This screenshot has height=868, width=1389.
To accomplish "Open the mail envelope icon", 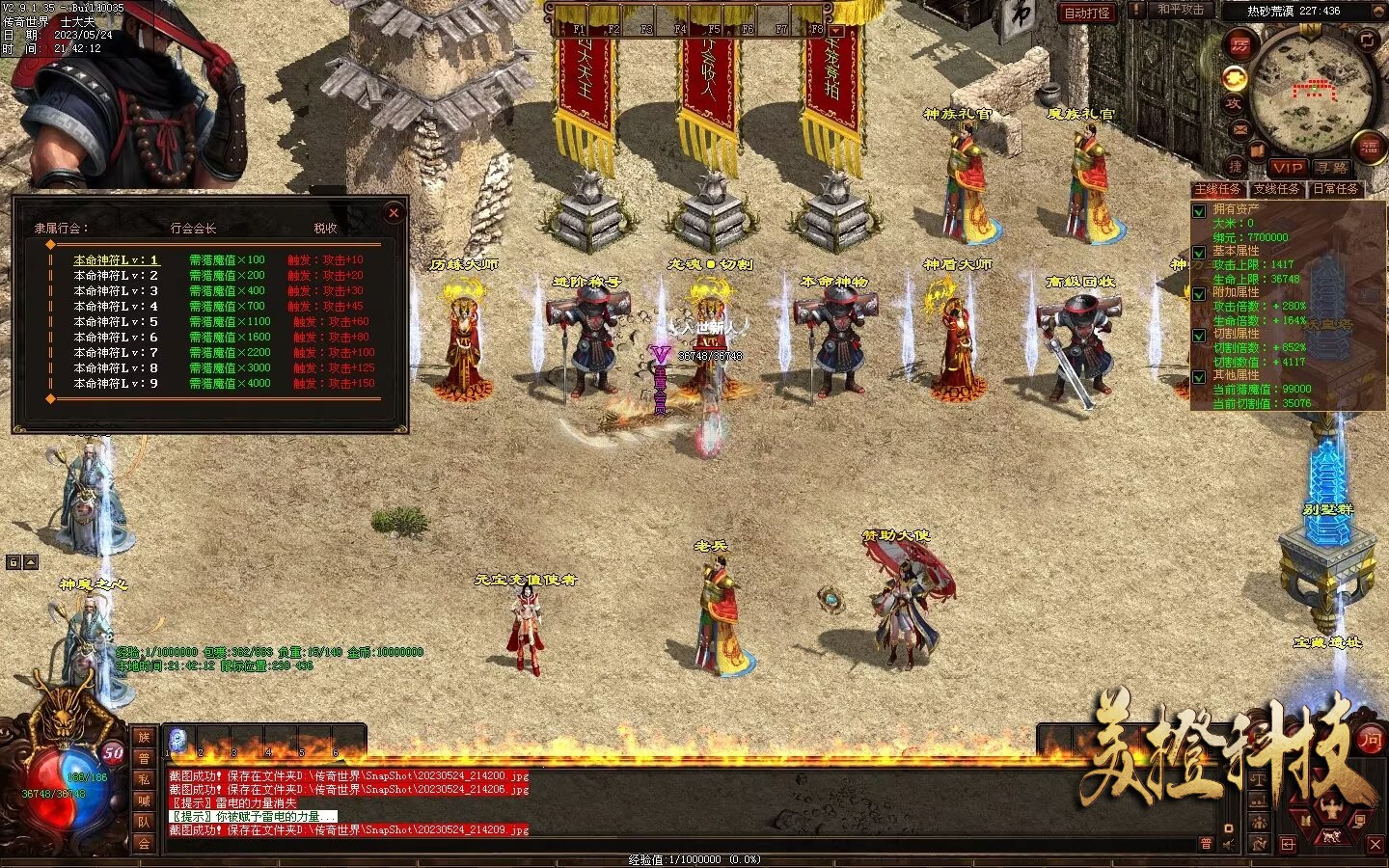I will point(1239,129).
